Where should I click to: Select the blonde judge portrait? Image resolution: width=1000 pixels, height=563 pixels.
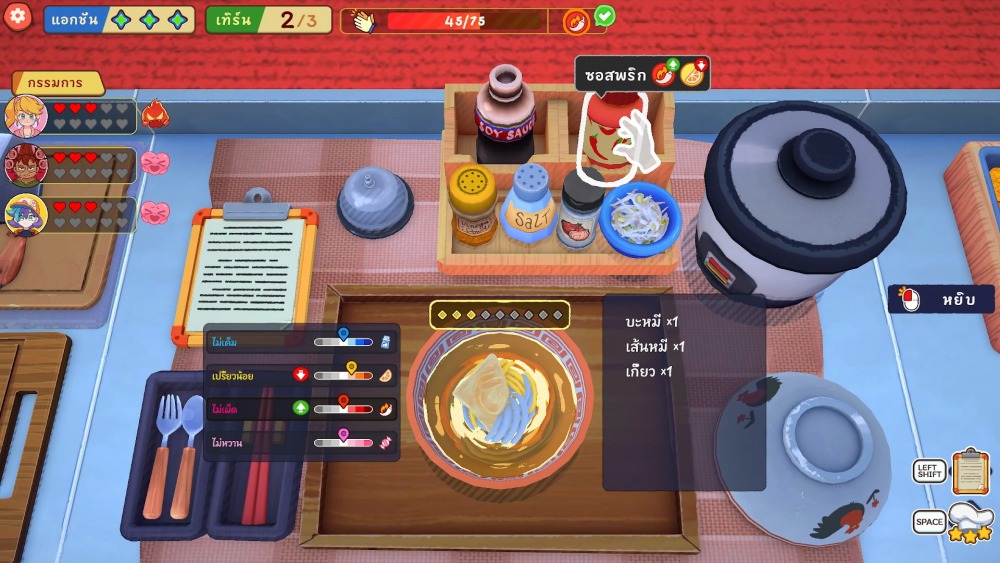click(26, 116)
